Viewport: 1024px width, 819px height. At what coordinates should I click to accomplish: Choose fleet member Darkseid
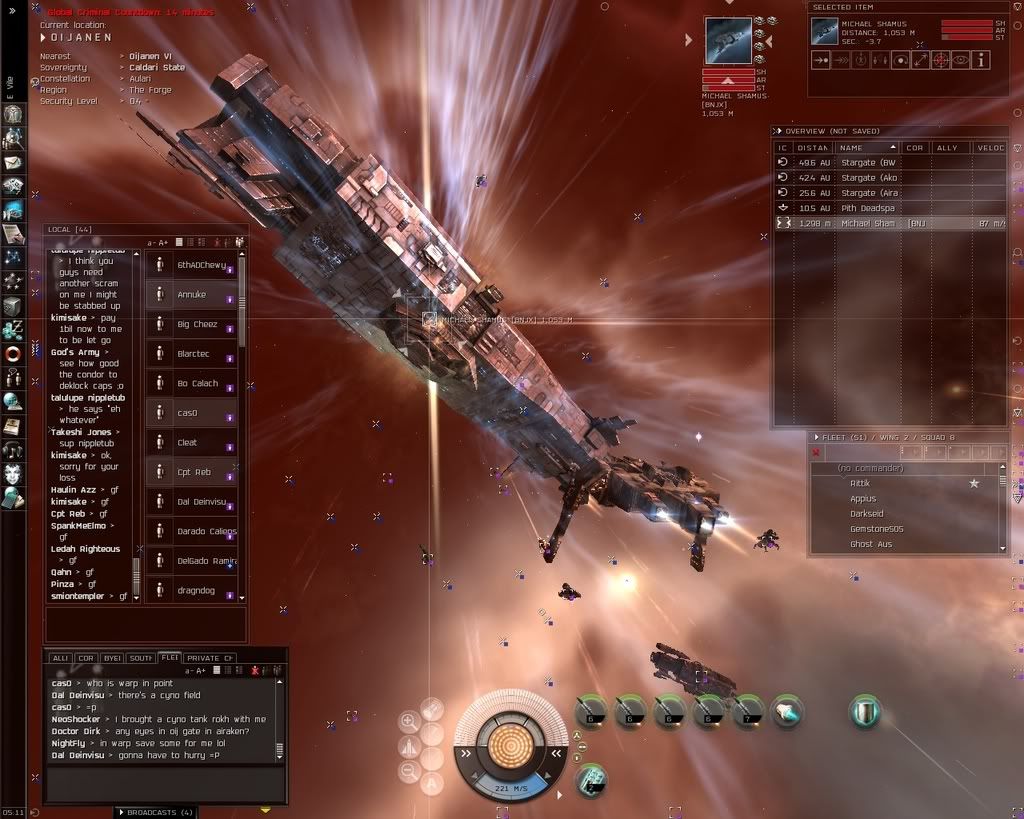(865, 514)
